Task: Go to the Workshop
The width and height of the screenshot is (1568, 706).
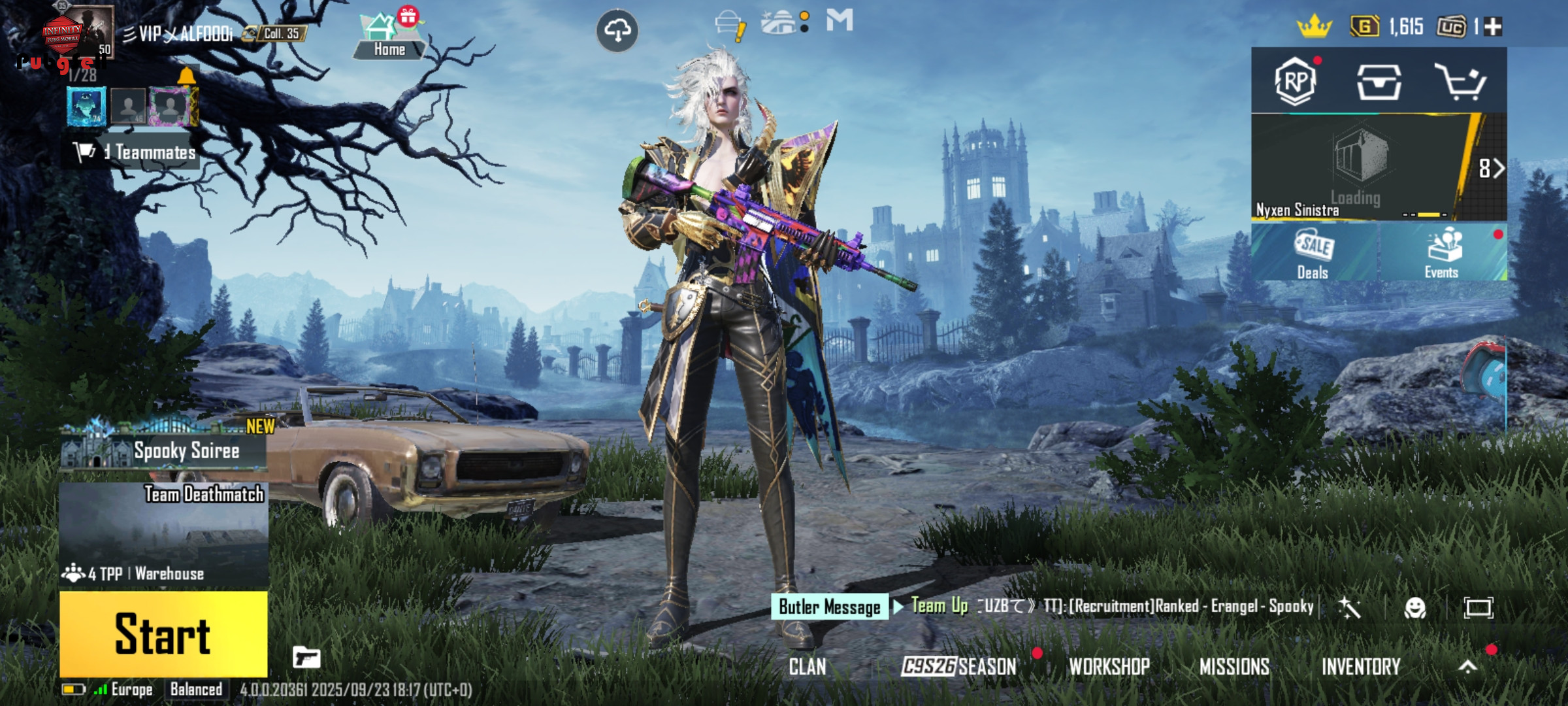Action: 1109,667
